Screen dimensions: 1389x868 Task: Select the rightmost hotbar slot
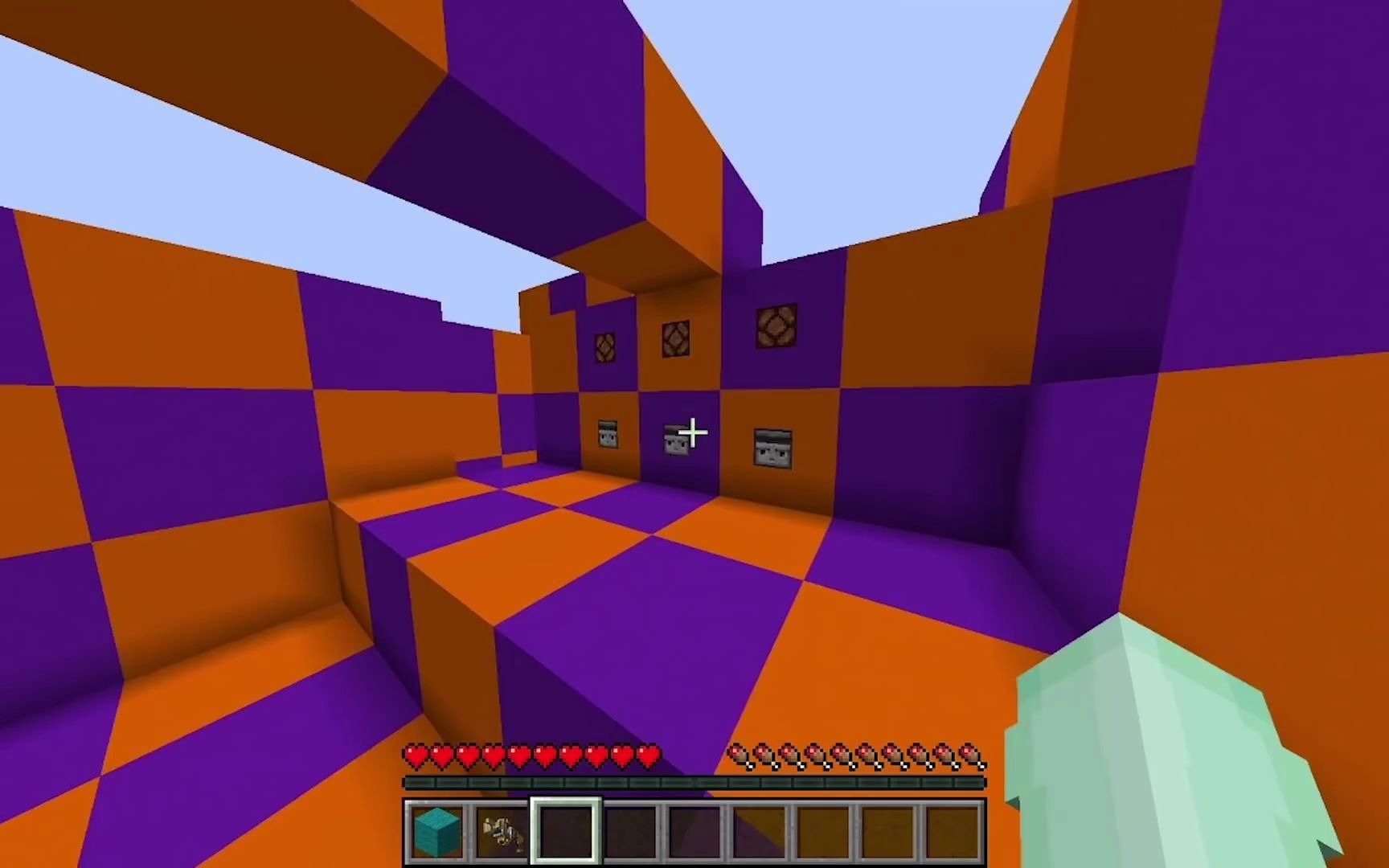(954, 832)
